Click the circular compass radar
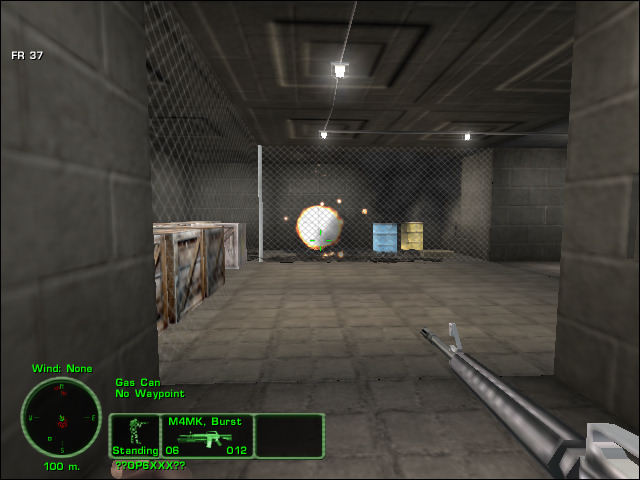Viewport: 640px width, 480px height. click(61, 417)
